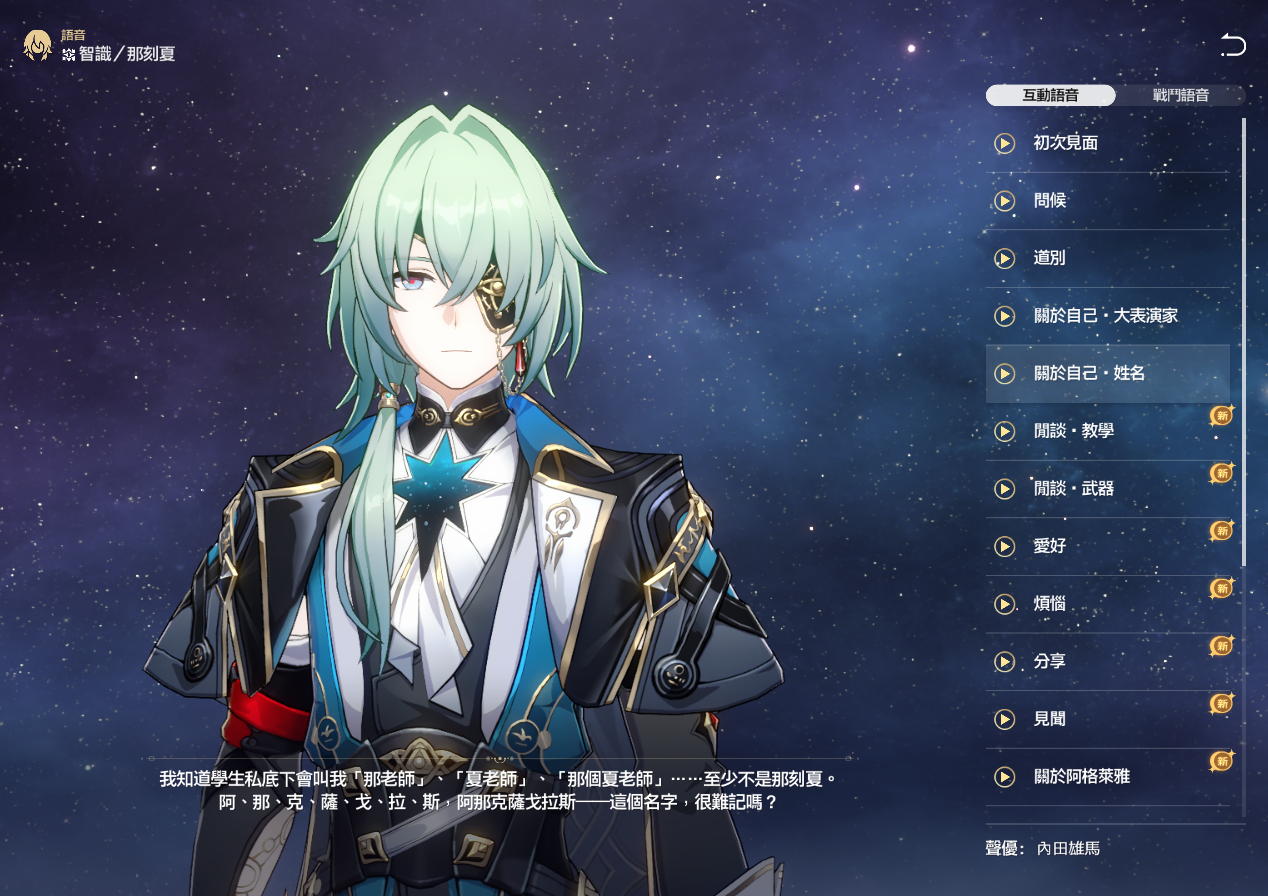This screenshot has width=1268, height=896.
Task: Click the back arrow button
Action: pyautogui.click(x=1233, y=45)
